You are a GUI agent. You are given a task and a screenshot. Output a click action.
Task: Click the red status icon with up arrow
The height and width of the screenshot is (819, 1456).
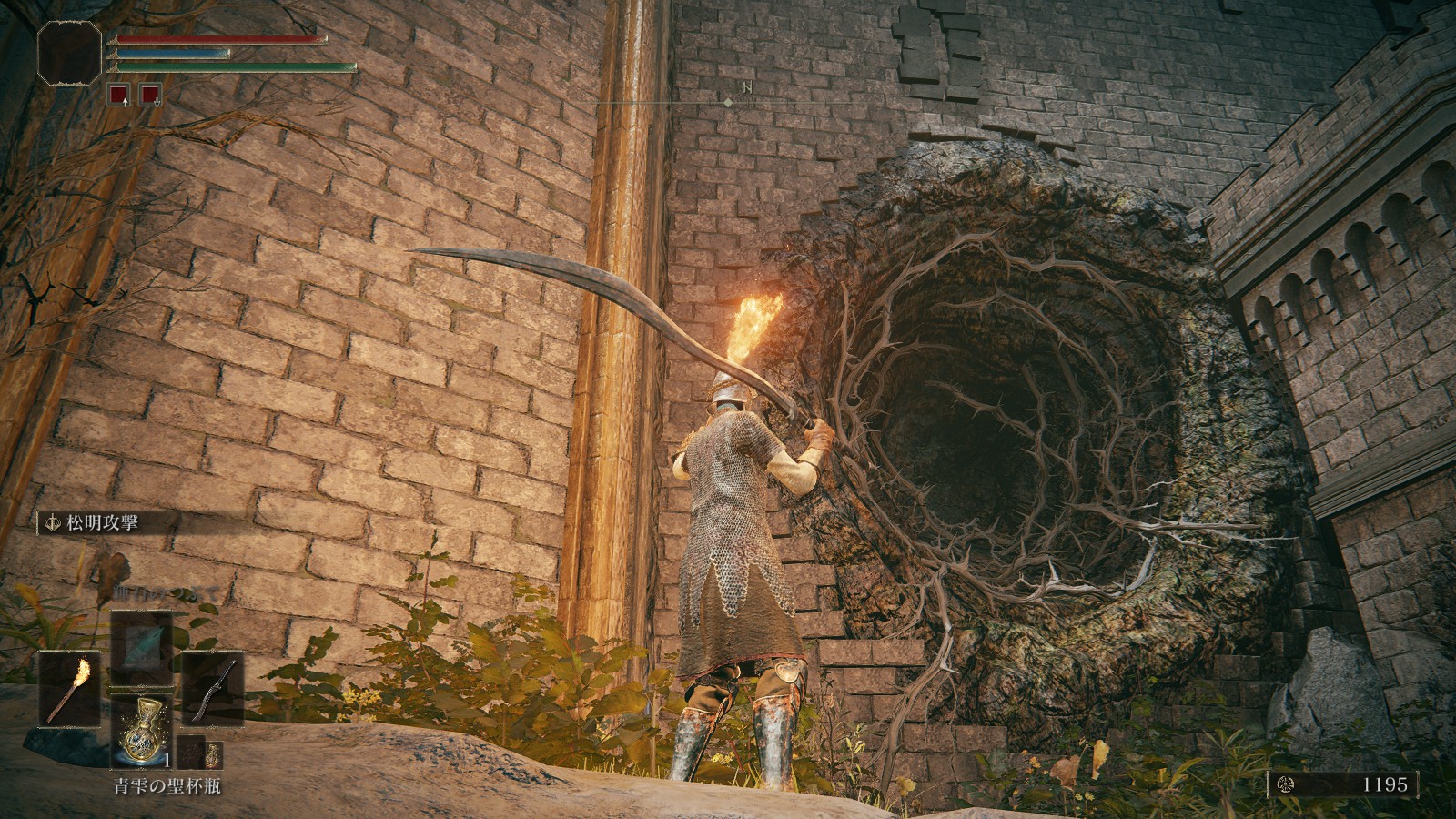click(118, 93)
